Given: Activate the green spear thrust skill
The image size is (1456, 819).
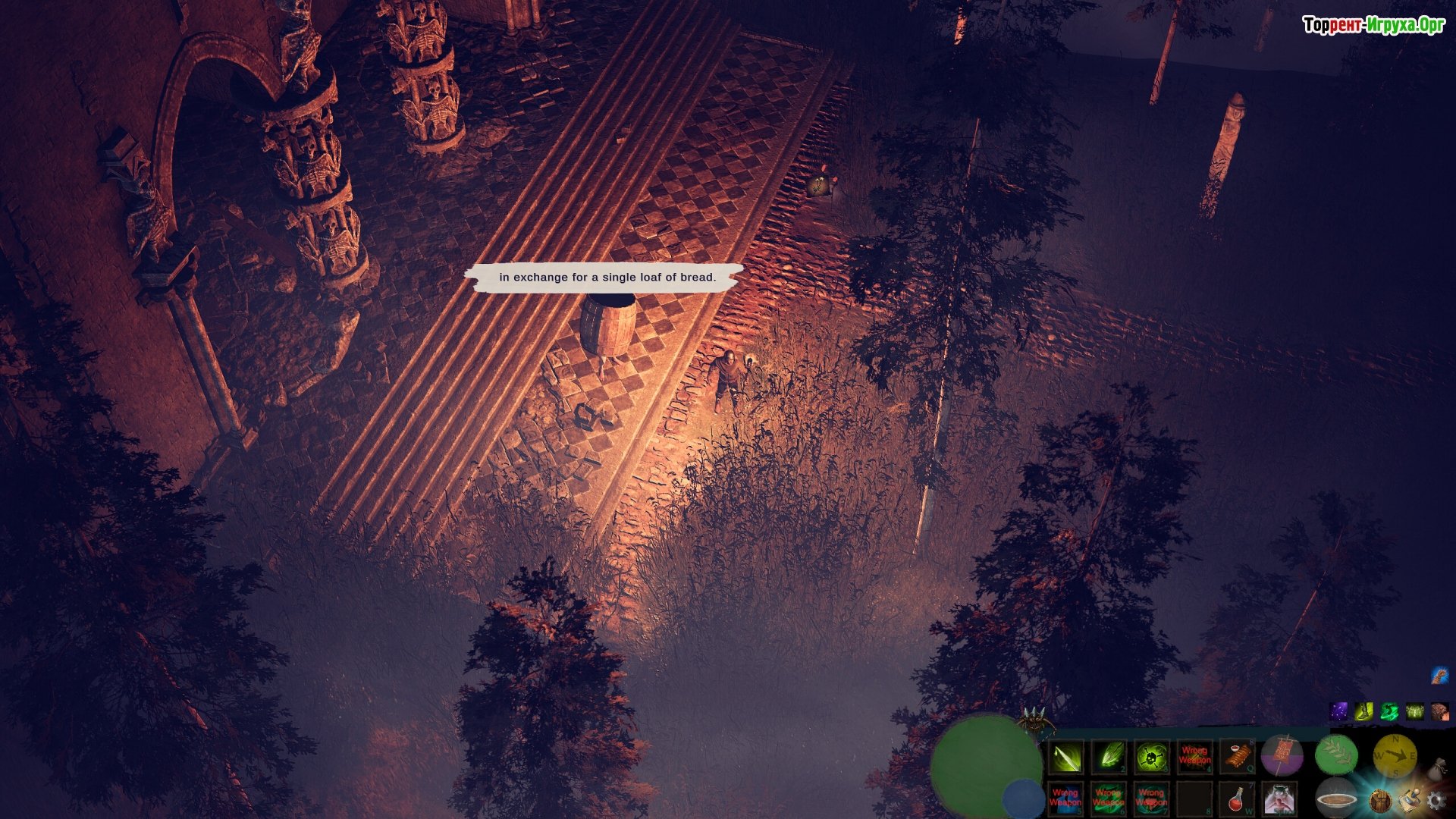Looking at the screenshot, I should pos(1065,757).
